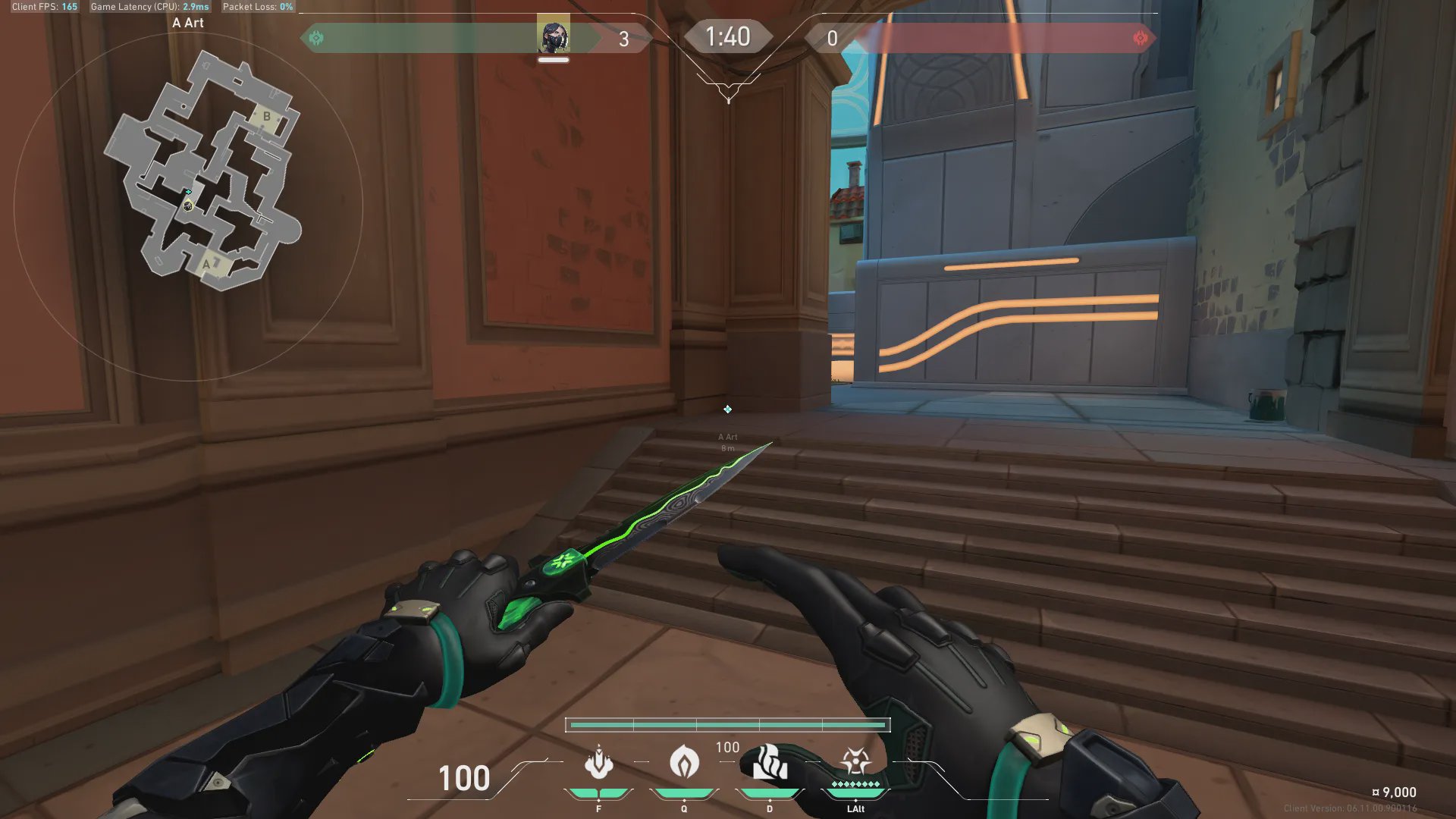Activate the Toxic Screen ability icon

click(769, 762)
